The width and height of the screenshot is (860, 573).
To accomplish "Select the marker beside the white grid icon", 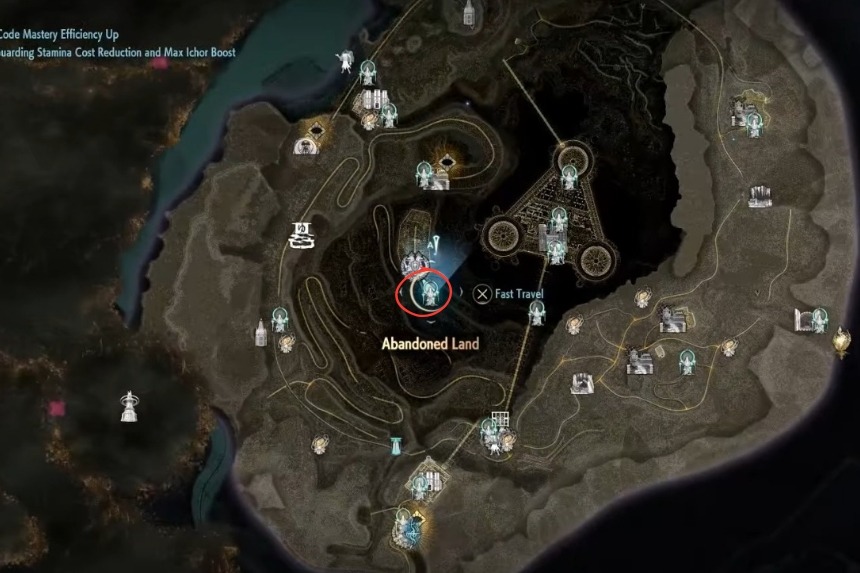I will (489, 429).
